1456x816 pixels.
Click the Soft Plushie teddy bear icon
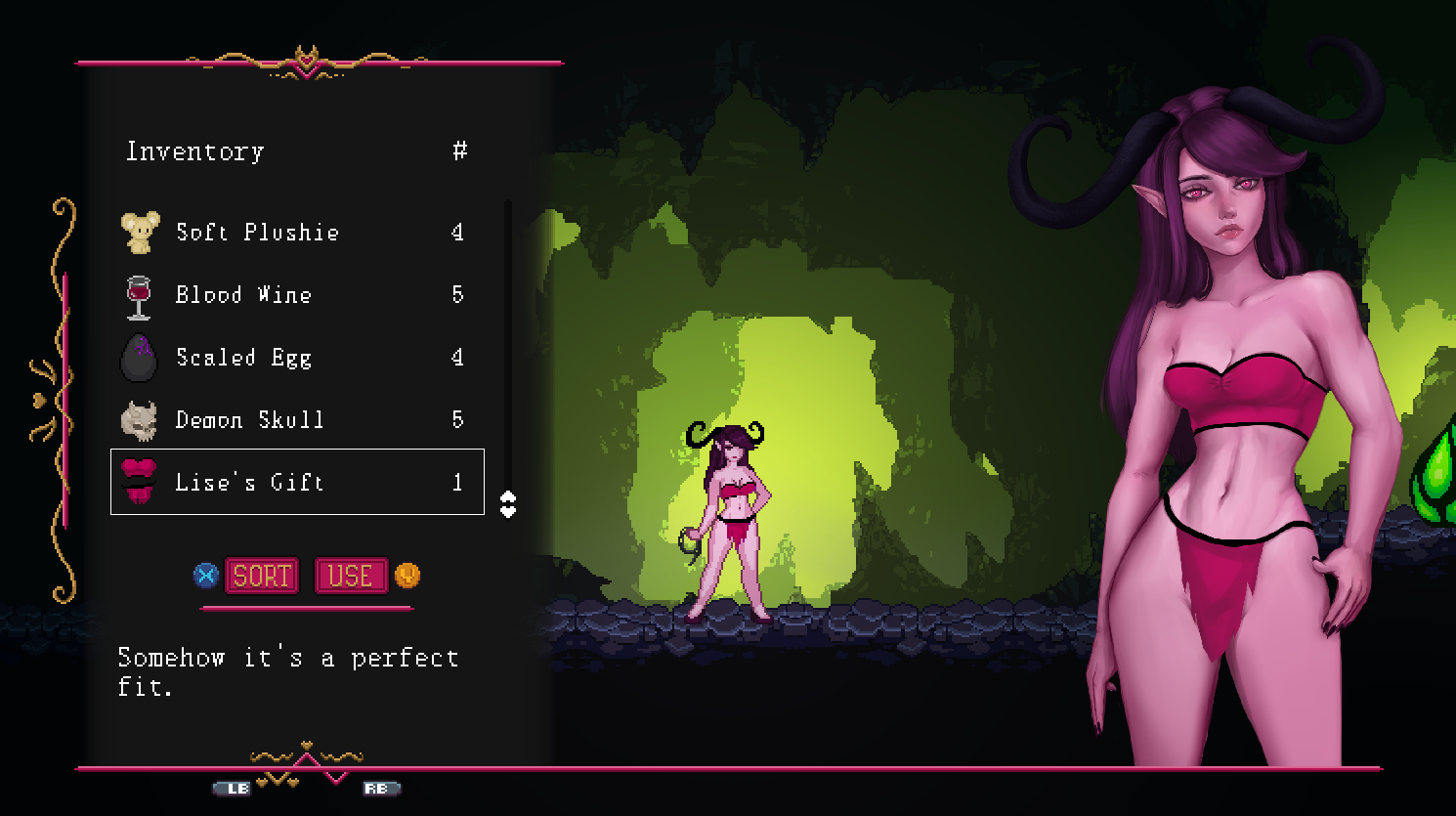[140, 232]
